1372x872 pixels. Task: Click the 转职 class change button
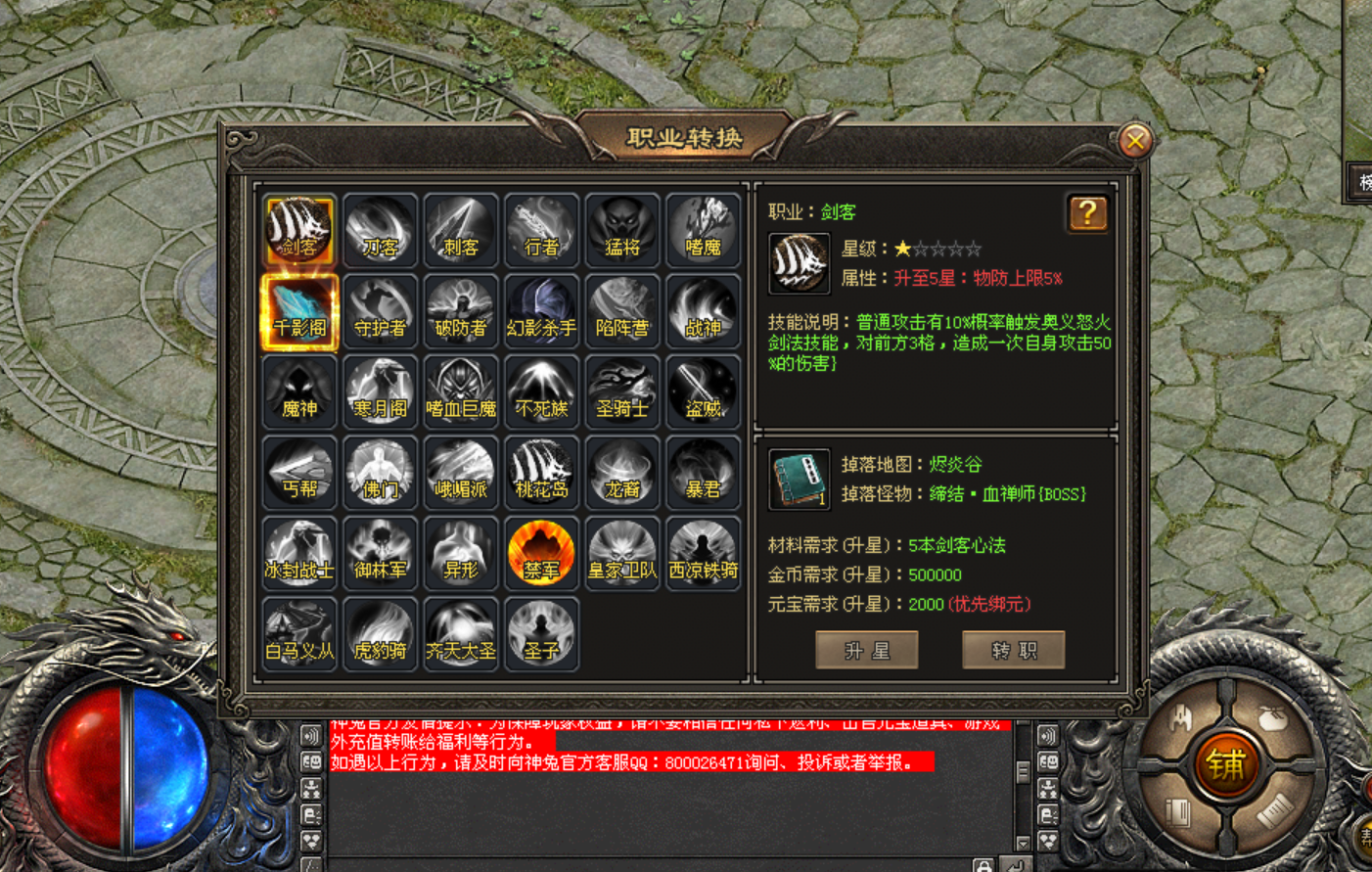(x=1013, y=650)
